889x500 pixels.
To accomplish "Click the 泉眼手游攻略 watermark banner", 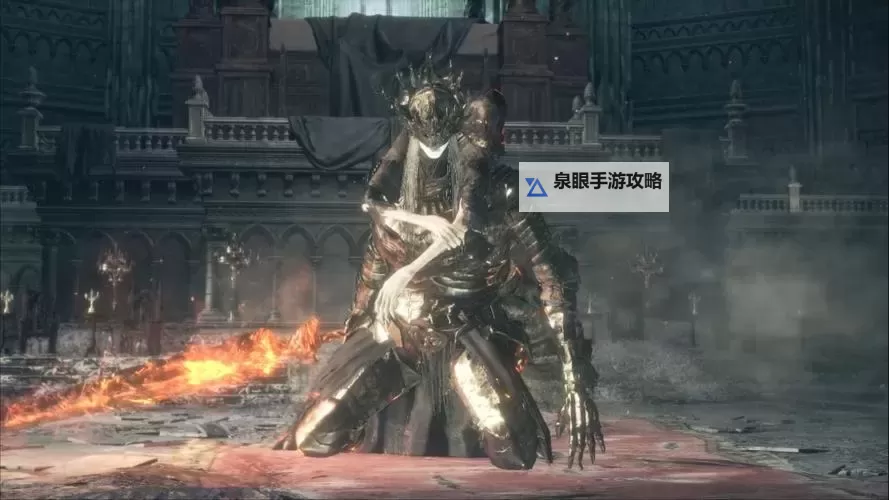I will coord(594,187).
